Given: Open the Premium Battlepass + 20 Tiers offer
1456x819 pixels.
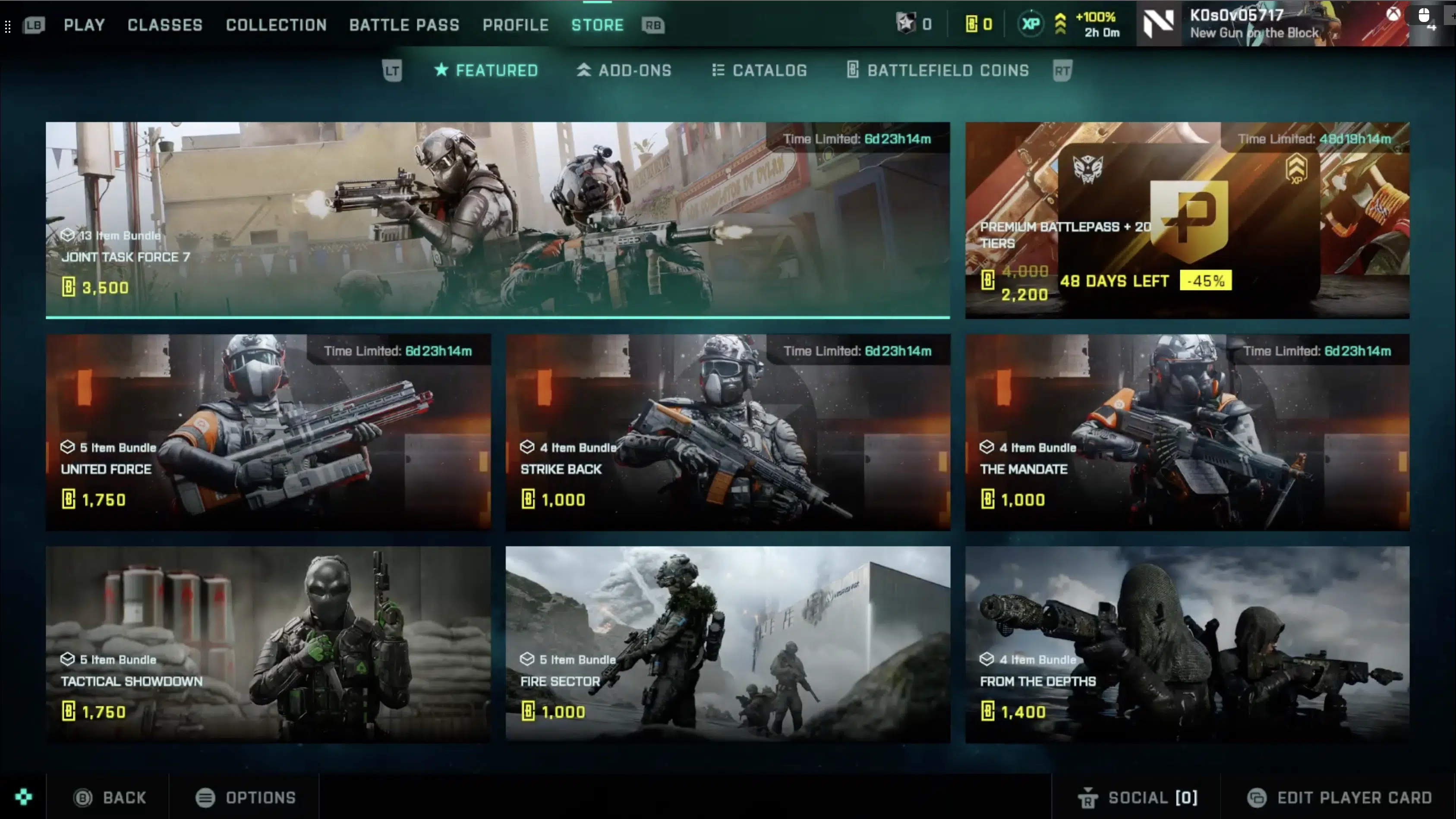Looking at the screenshot, I should (1187, 220).
